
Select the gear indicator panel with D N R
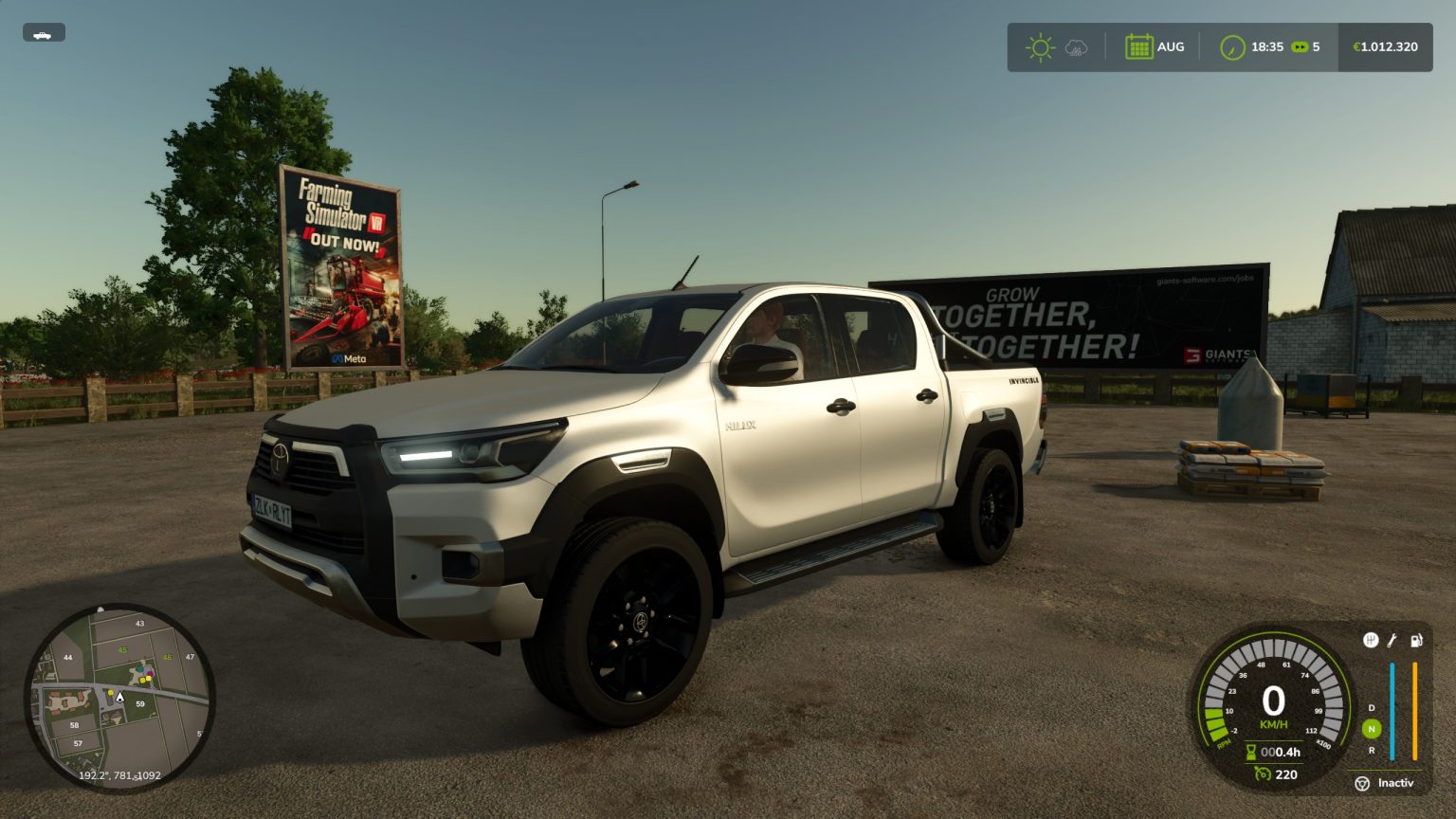click(1371, 729)
